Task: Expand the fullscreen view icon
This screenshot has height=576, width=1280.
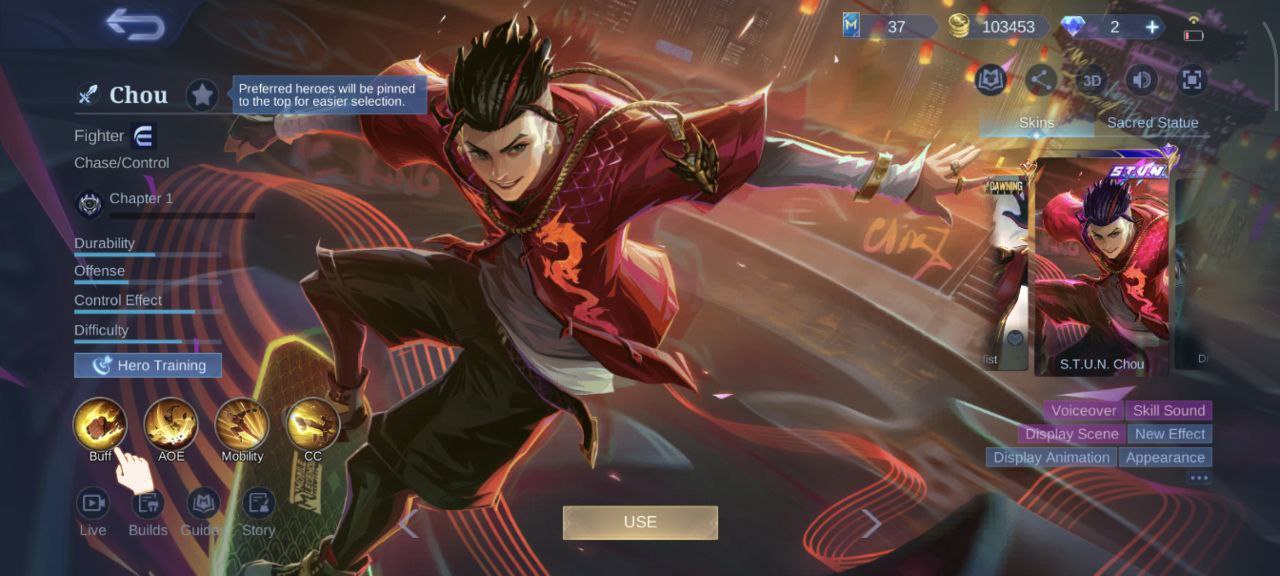Action: pos(1191,80)
